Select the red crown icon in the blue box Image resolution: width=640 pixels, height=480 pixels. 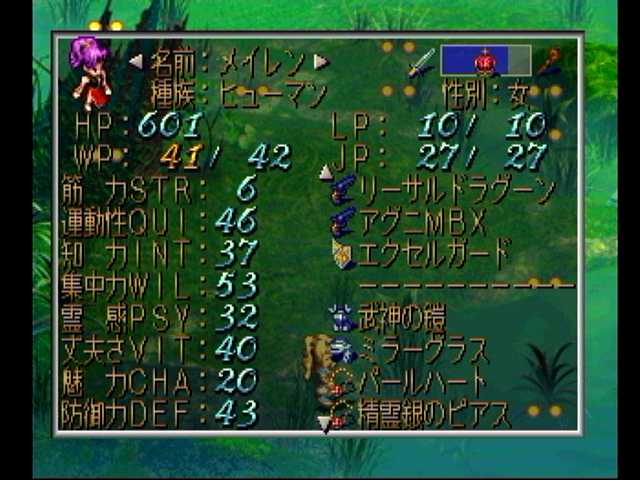click(x=485, y=61)
